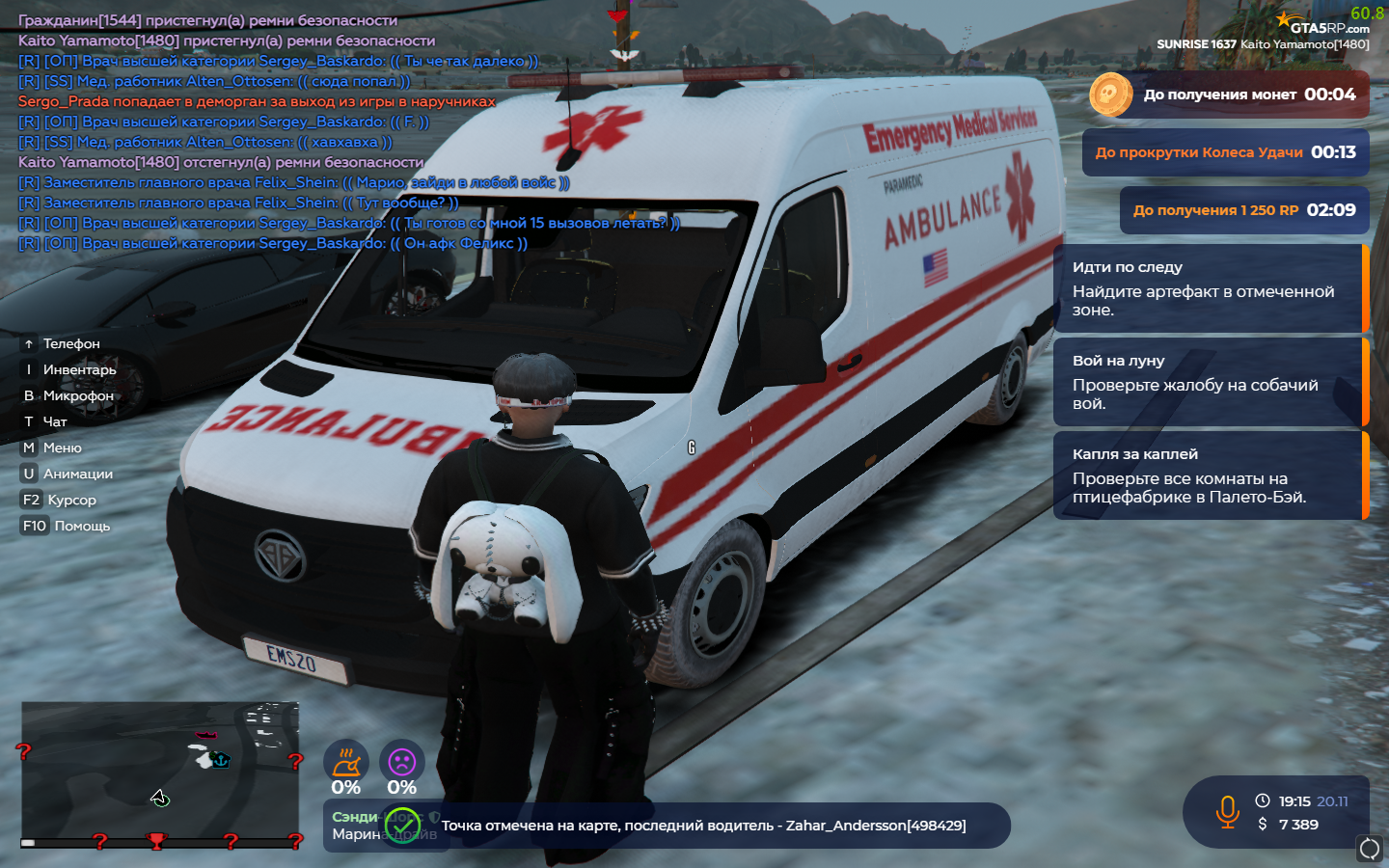Click the 'Капля за каплей' quest panel
The height and width of the screenshot is (868, 1389).
1208,475
